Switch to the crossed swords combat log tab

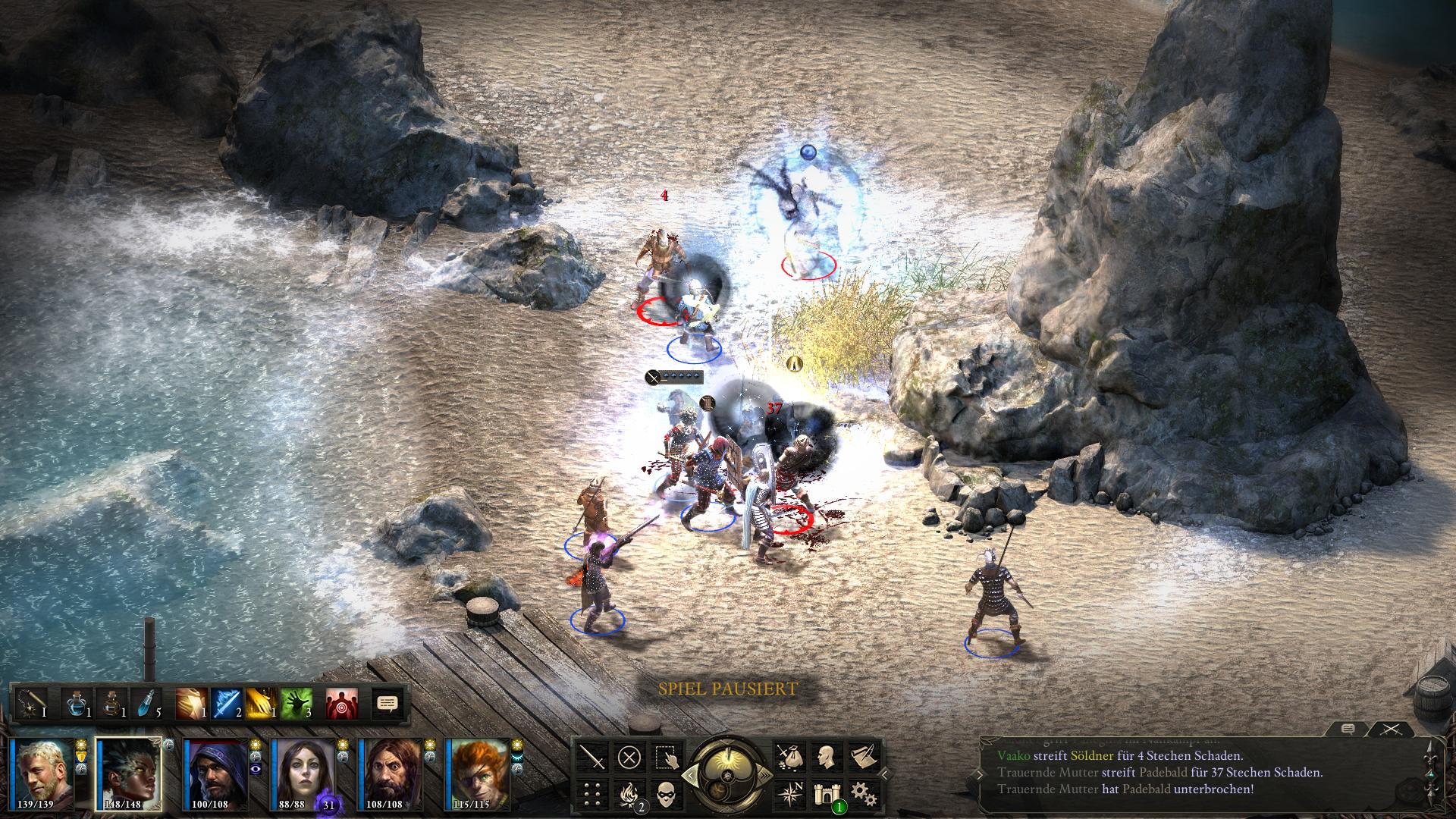pos(1389,730)
